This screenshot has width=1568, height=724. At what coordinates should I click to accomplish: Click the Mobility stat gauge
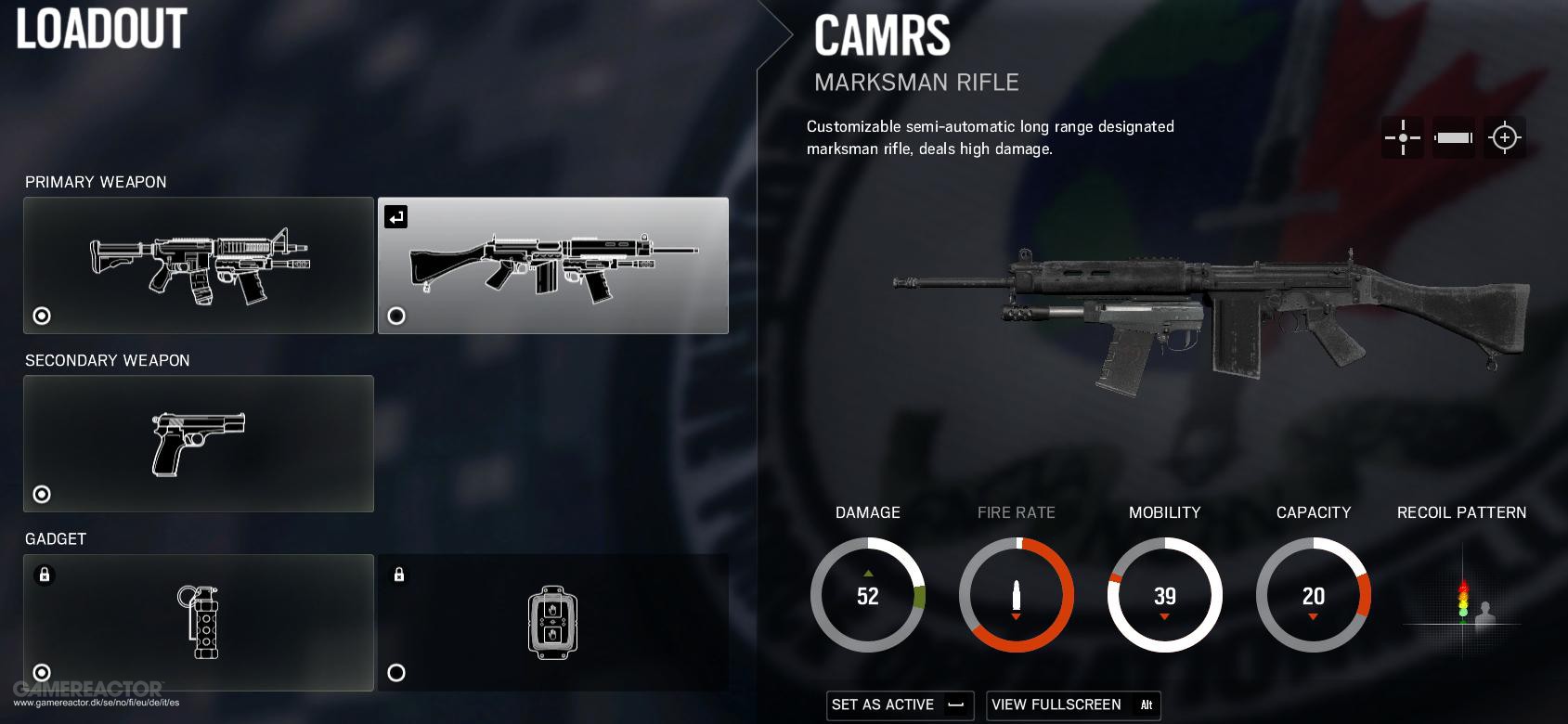pyautogui.click(x=1165, y=595)
